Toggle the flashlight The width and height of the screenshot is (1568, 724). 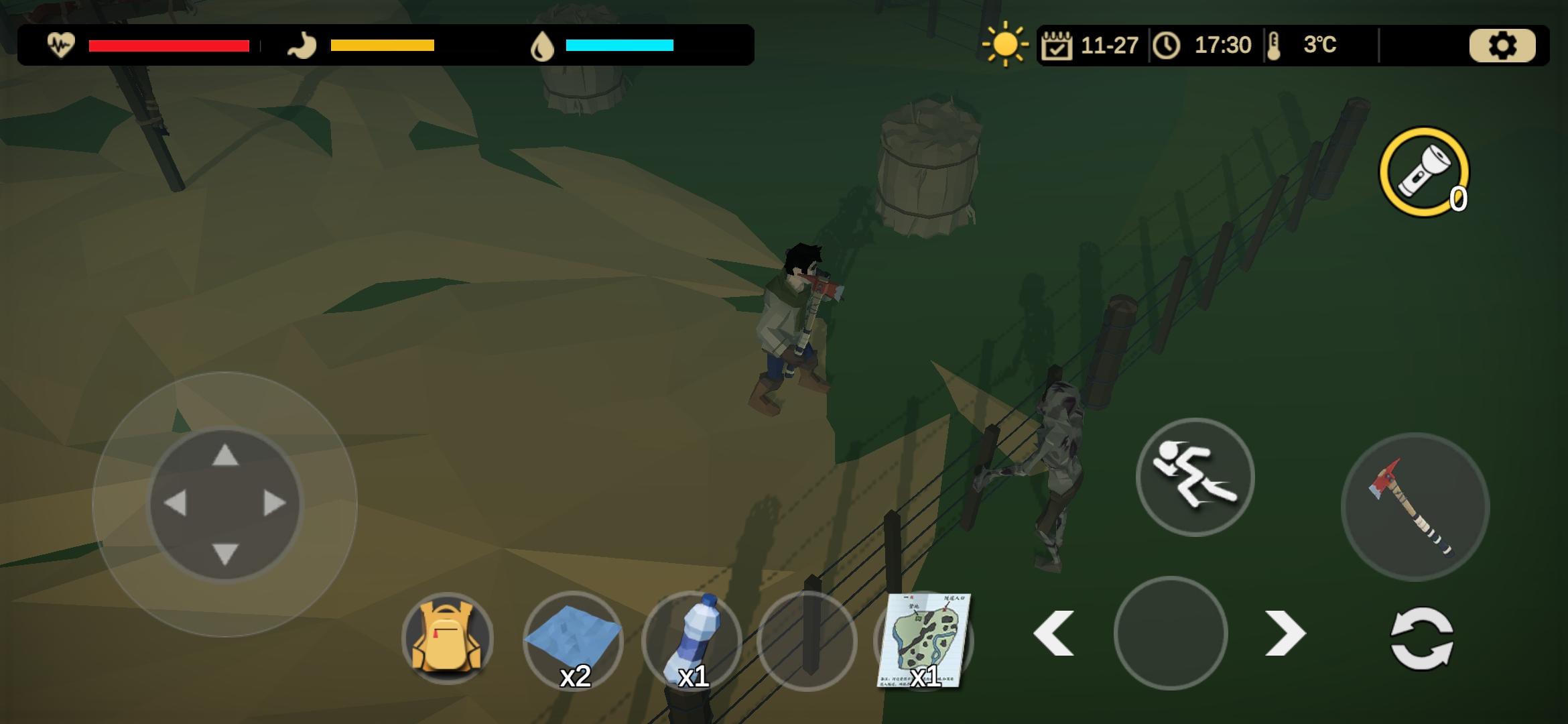pyautogui.click(x=1423, y=172)
